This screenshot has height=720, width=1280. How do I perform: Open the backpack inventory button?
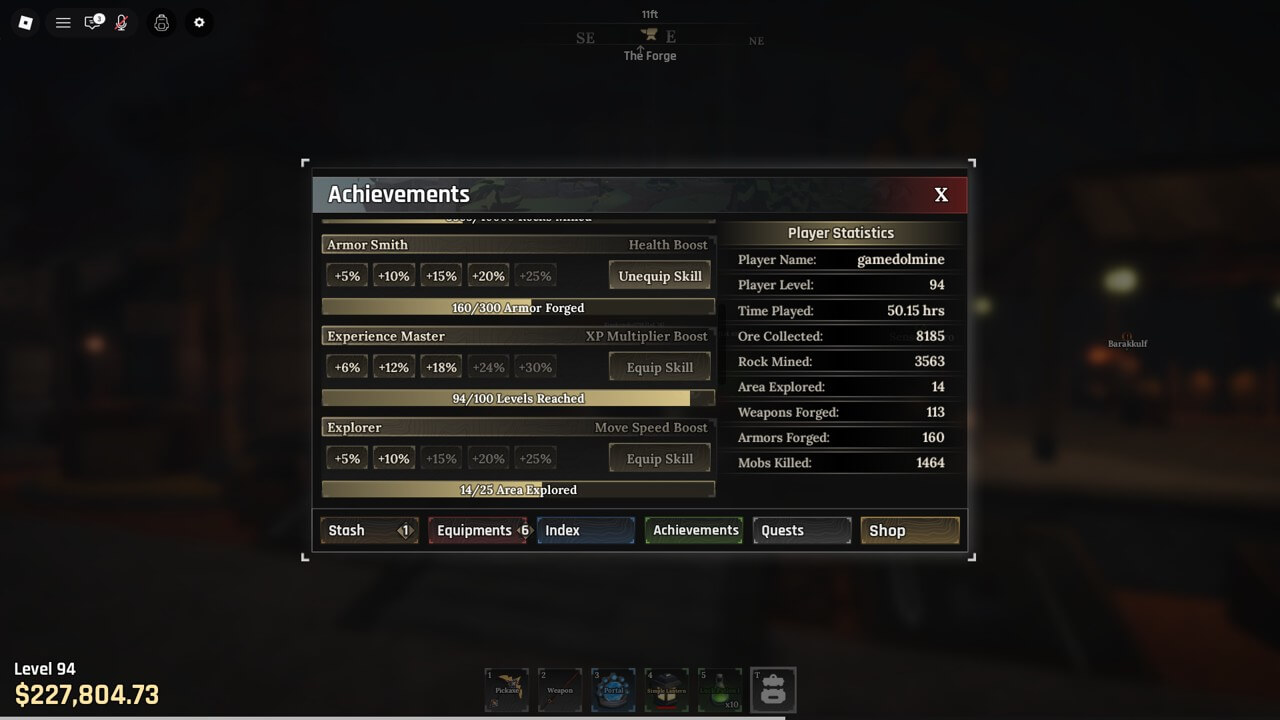(773, 690)
